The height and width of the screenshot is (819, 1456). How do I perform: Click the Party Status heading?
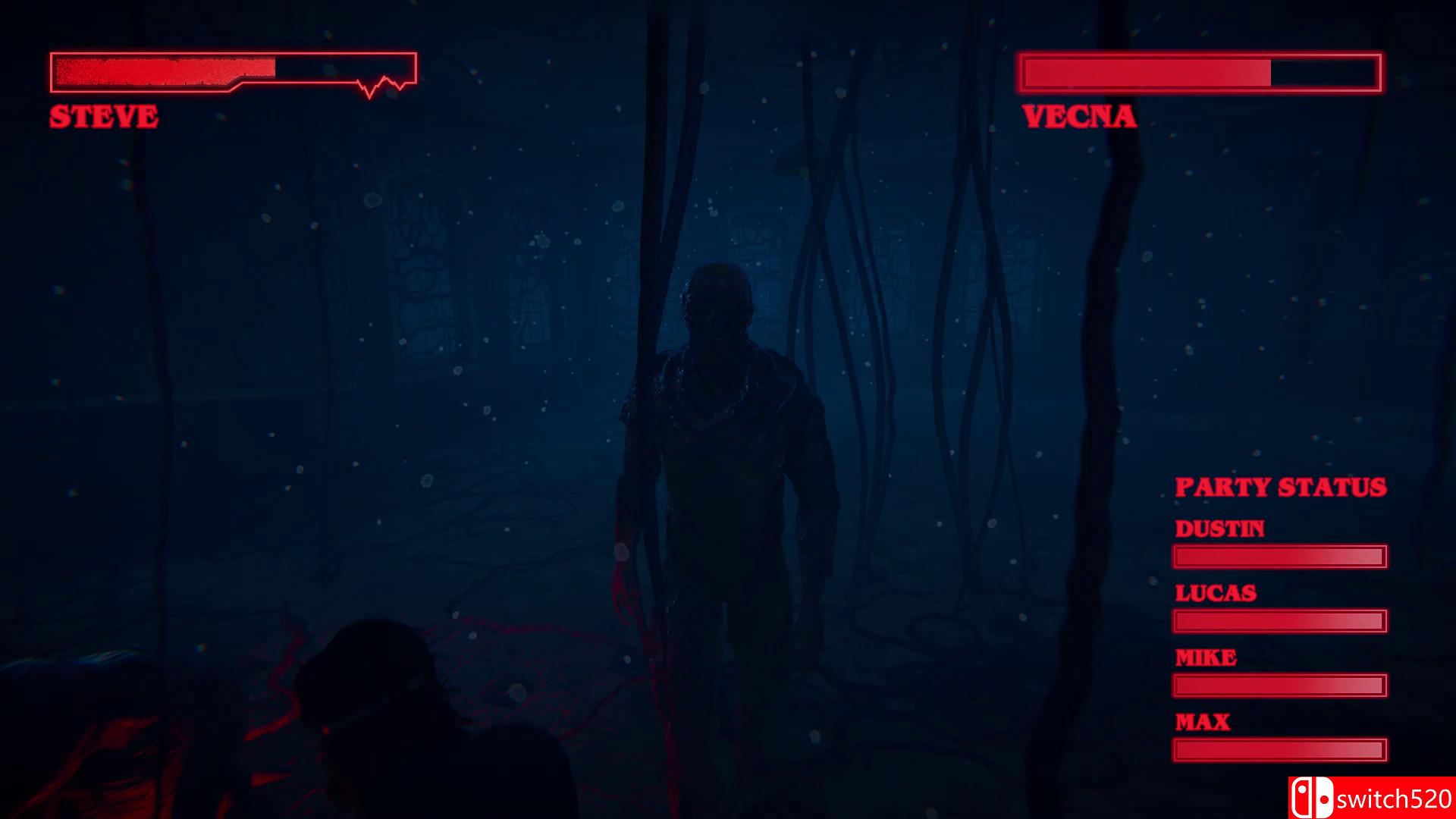click(x=1280, y=486)
